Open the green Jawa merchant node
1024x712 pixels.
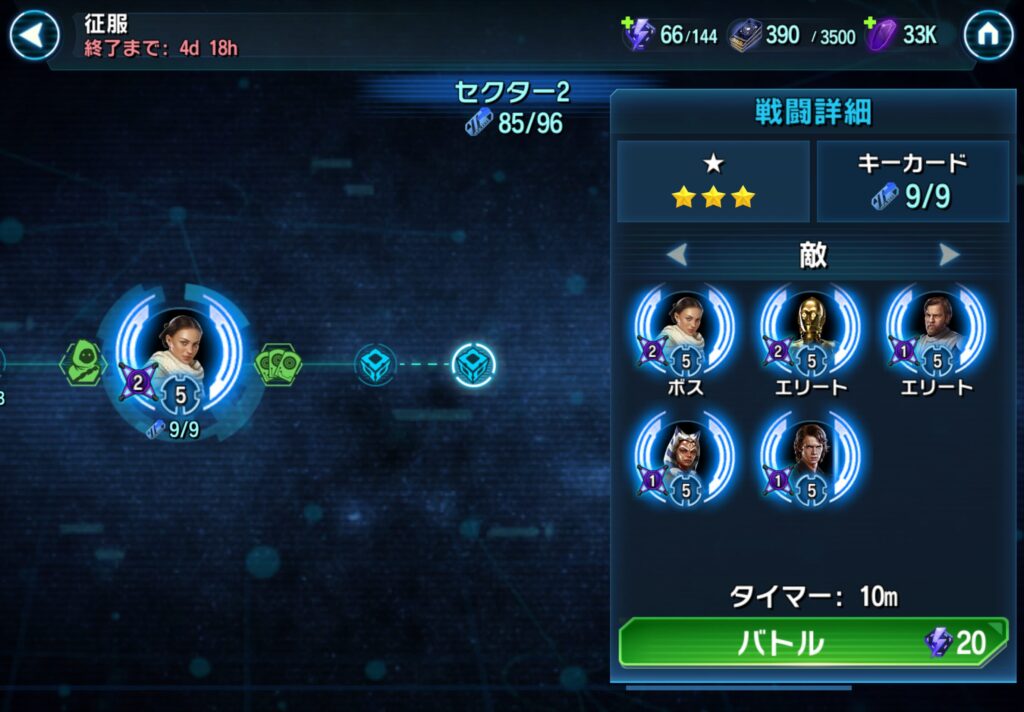[x=83, y=363]
